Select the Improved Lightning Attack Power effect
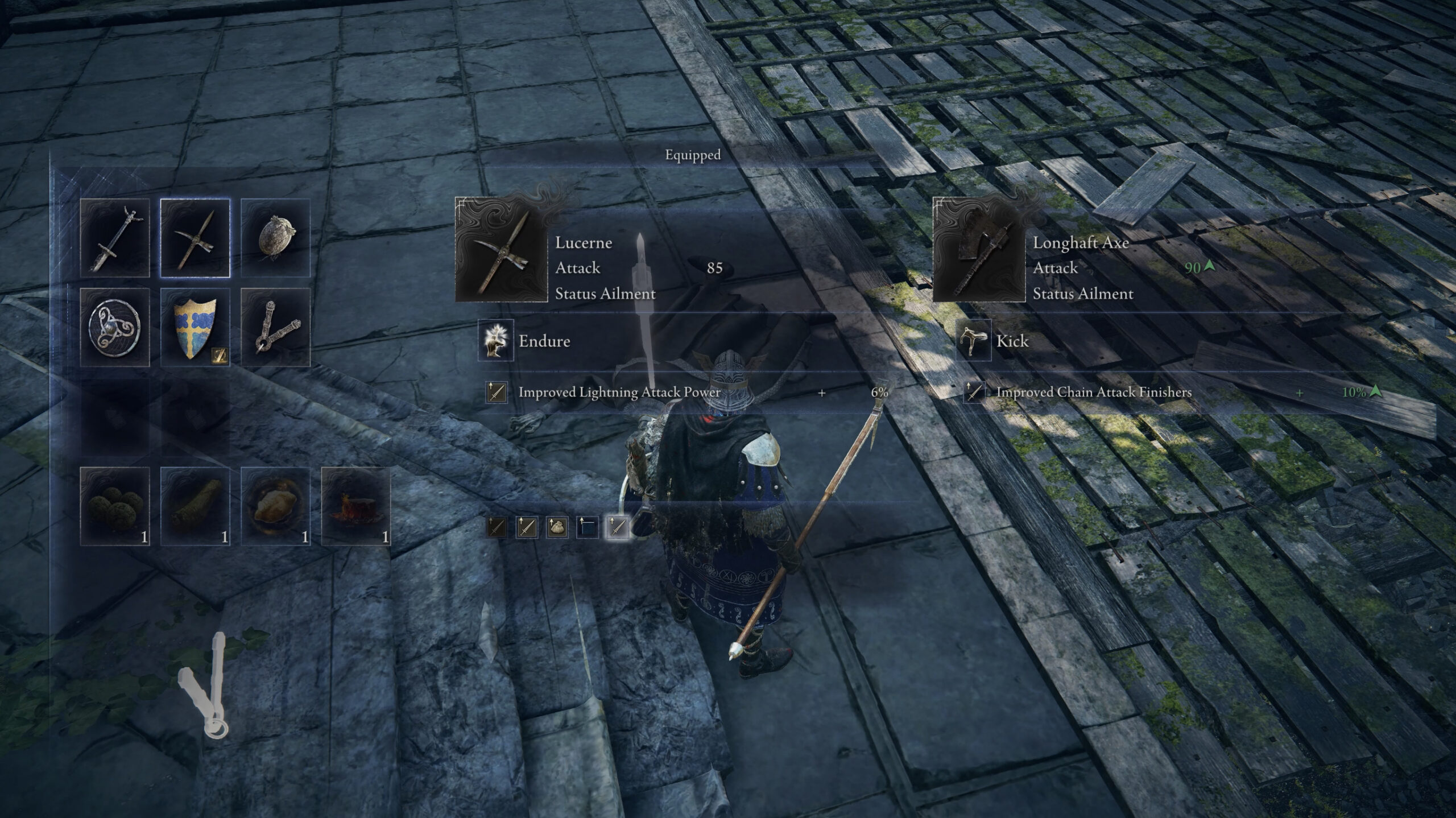The width and height of the screenshot is (1456, 818). 619,393
